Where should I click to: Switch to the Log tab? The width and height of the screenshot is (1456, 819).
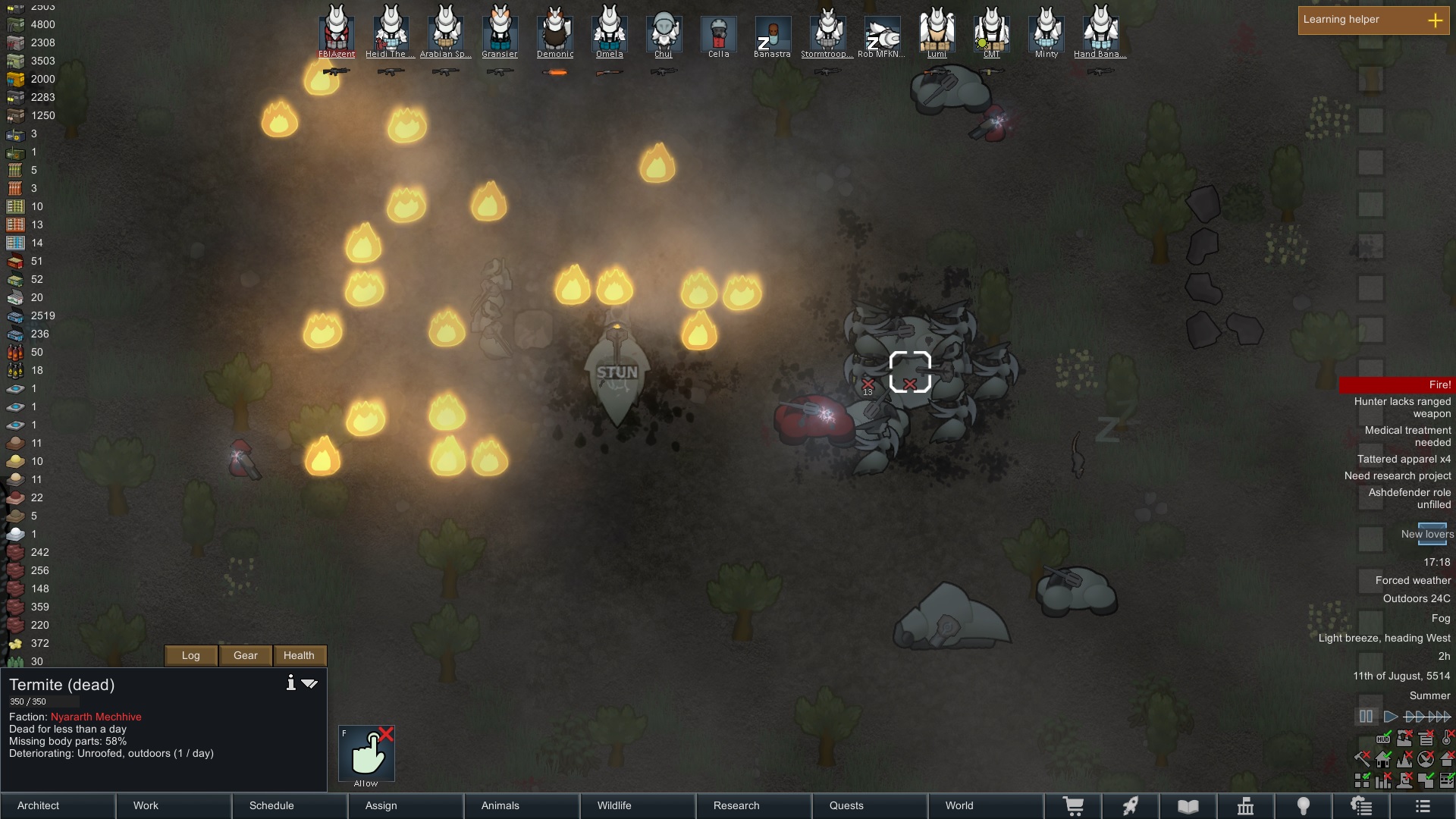click(x=191, y=655)
